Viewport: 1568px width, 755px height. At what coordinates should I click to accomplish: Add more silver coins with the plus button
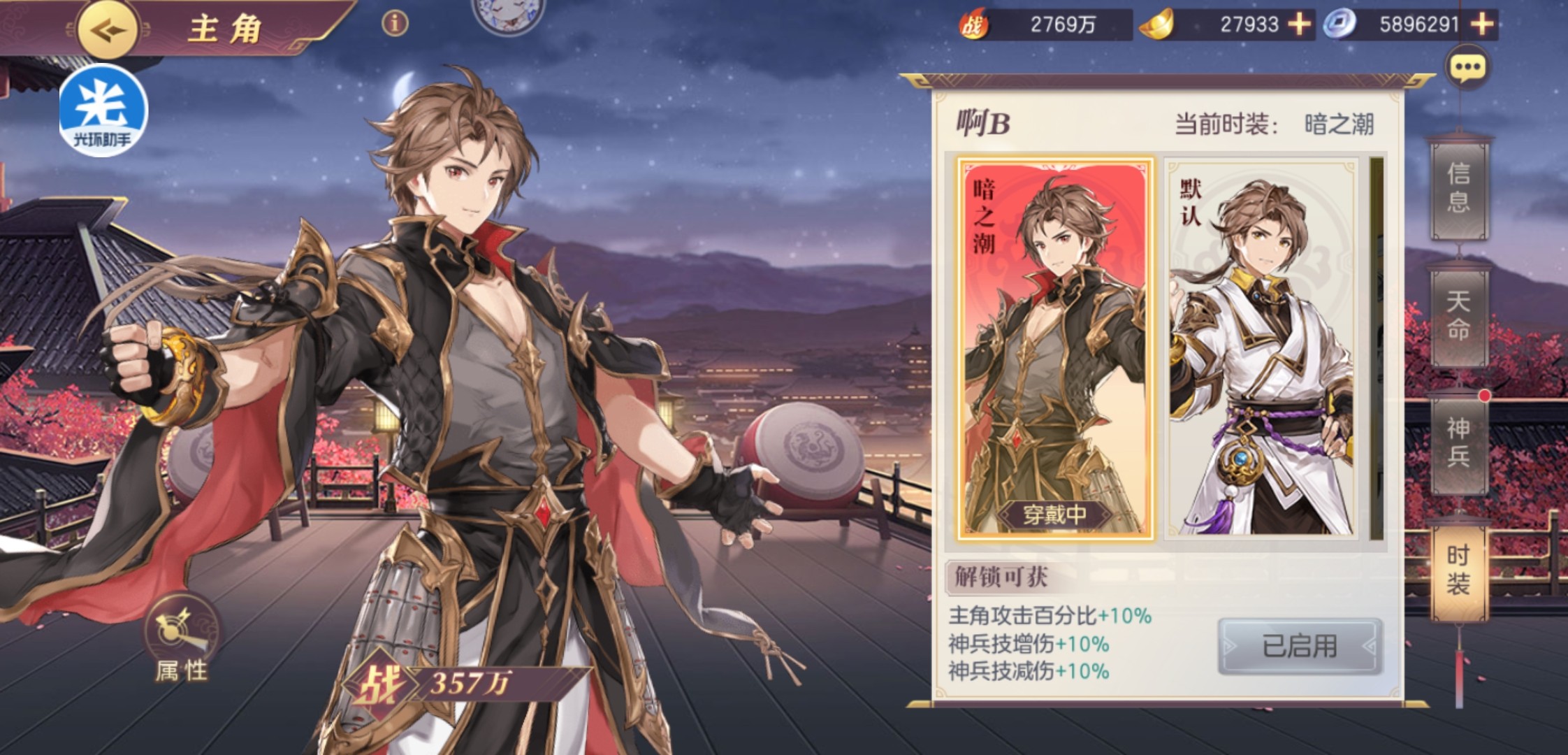coord(1482,24)
